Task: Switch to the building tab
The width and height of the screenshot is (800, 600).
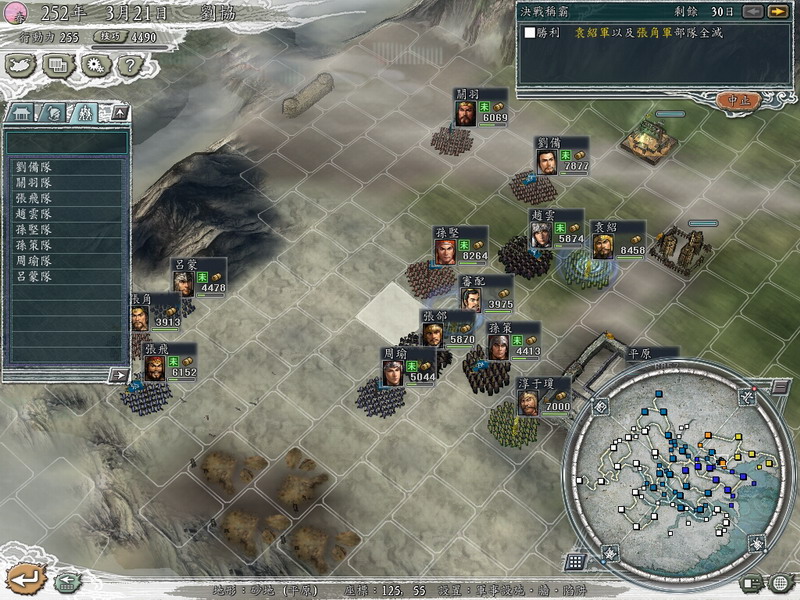Action: click(22, 113)
